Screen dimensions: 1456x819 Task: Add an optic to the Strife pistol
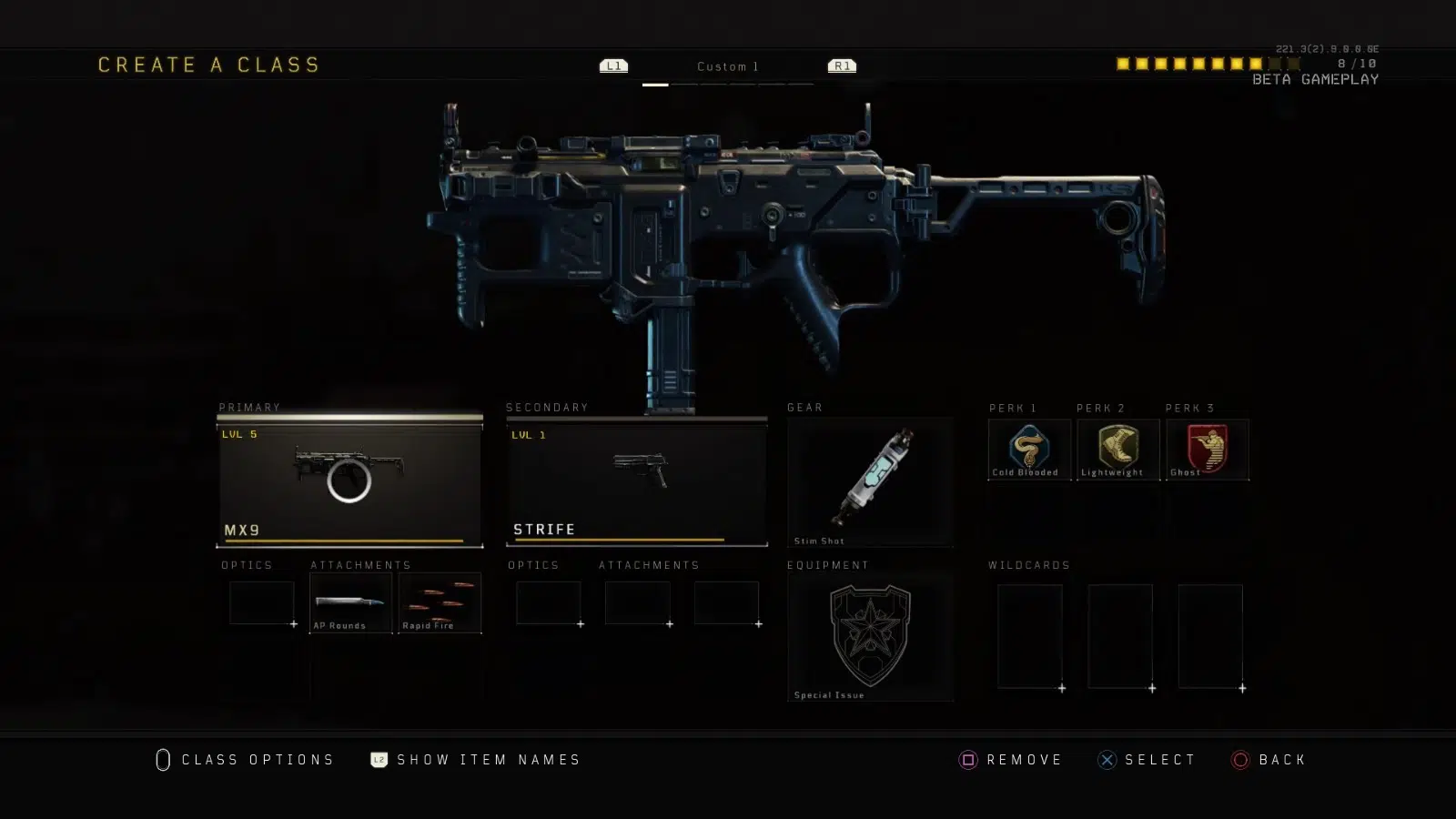coord(549,602)
